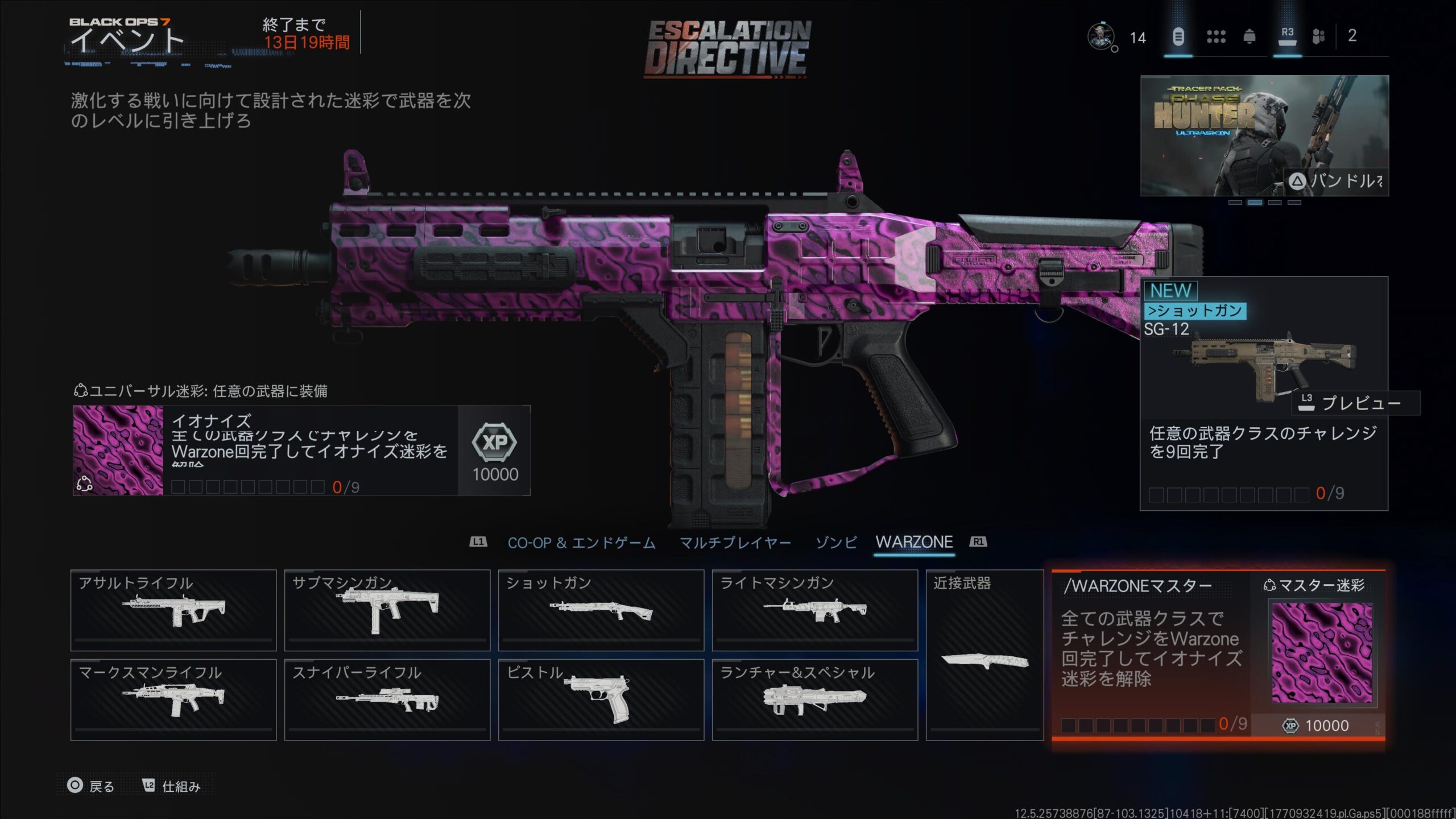This screenshot has height=819, width=1456.
Task: Choose the スナイパーライフル class tile
Action: tap(387, 700)
